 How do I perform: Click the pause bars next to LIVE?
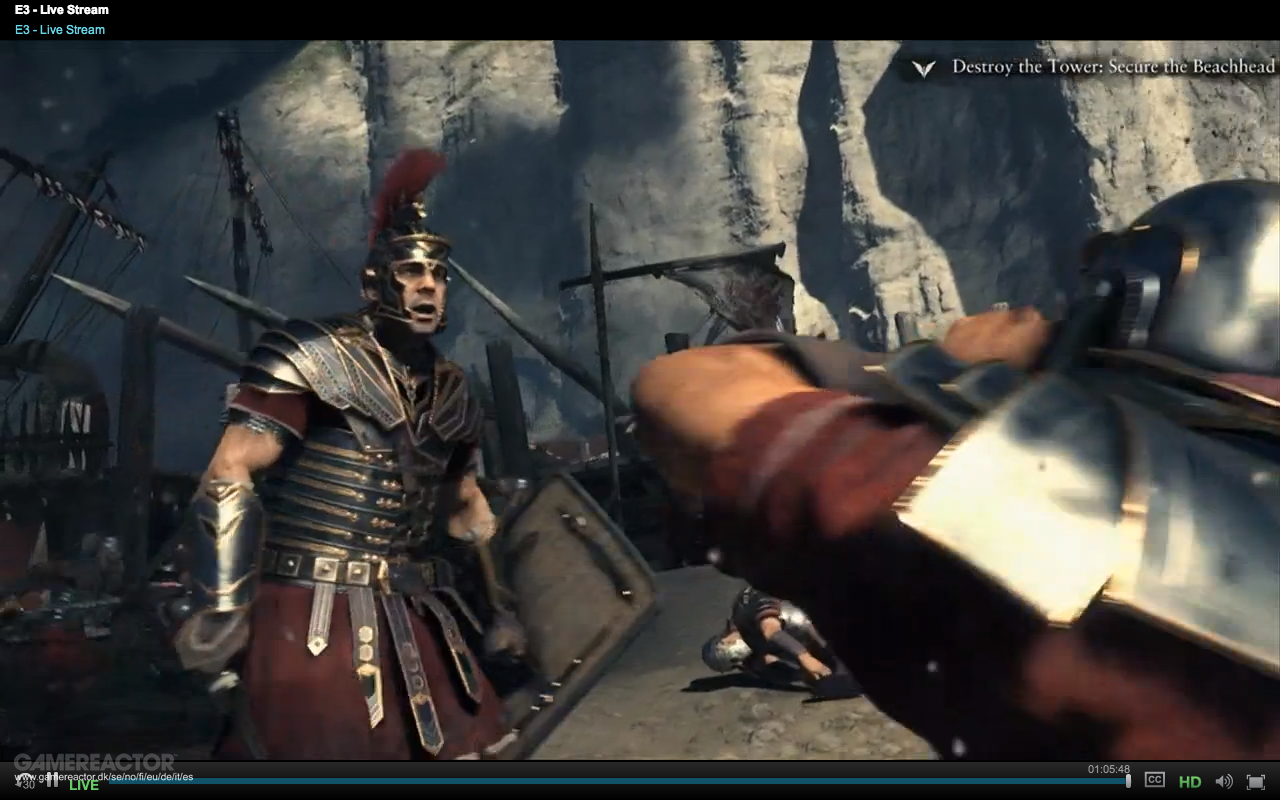click(53, 782)
